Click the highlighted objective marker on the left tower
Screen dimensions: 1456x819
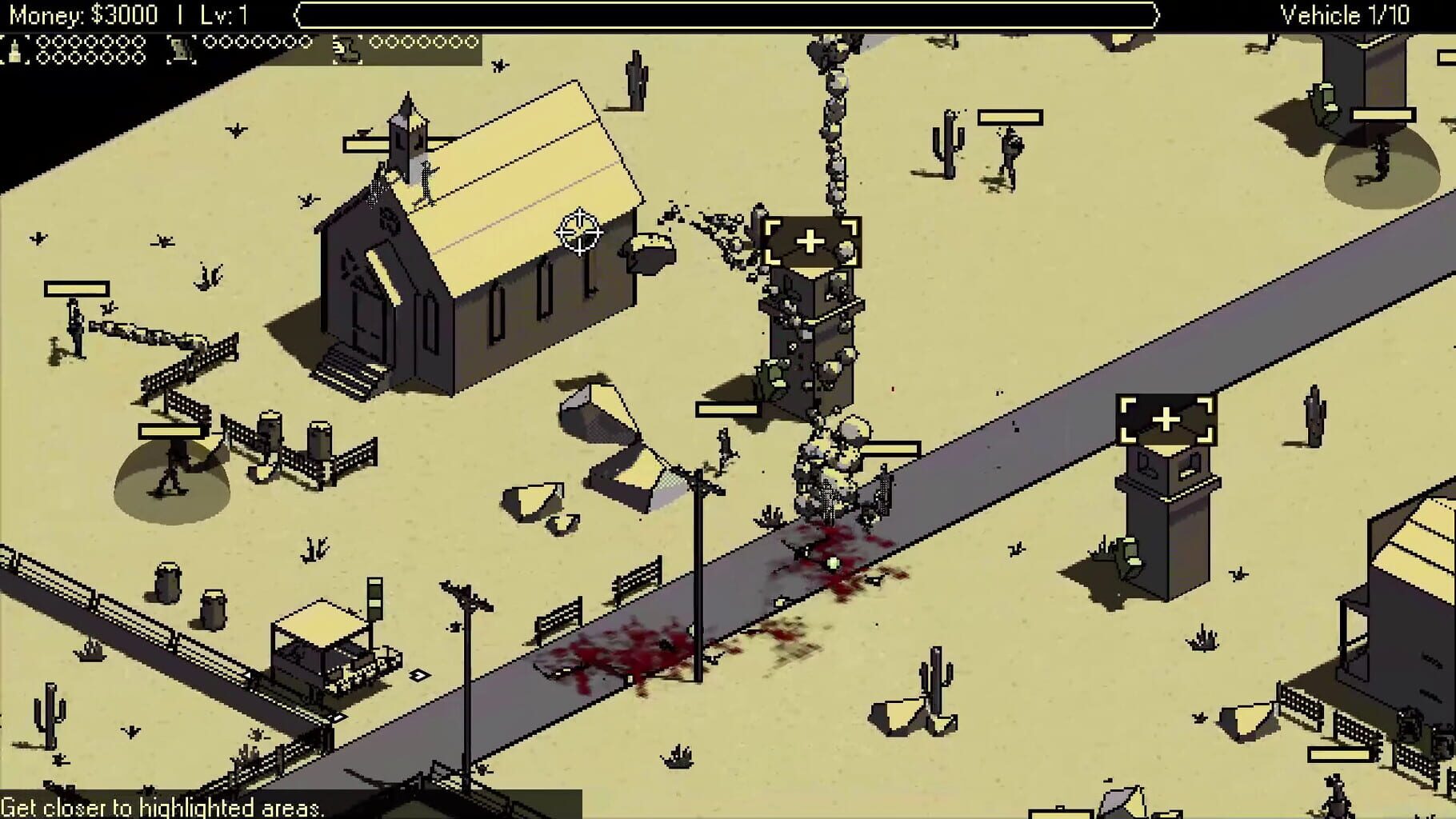(813, 238)
